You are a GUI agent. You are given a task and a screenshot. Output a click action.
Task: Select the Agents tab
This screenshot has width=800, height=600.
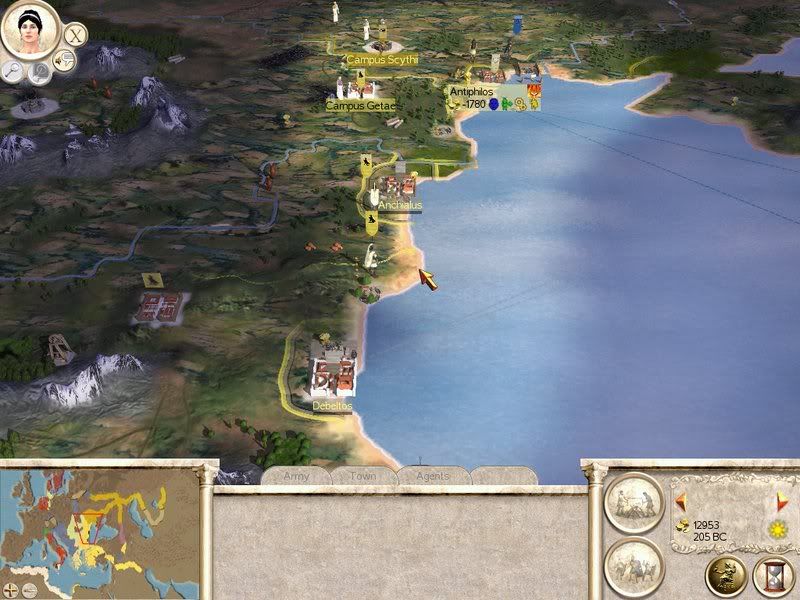point(432,477)
